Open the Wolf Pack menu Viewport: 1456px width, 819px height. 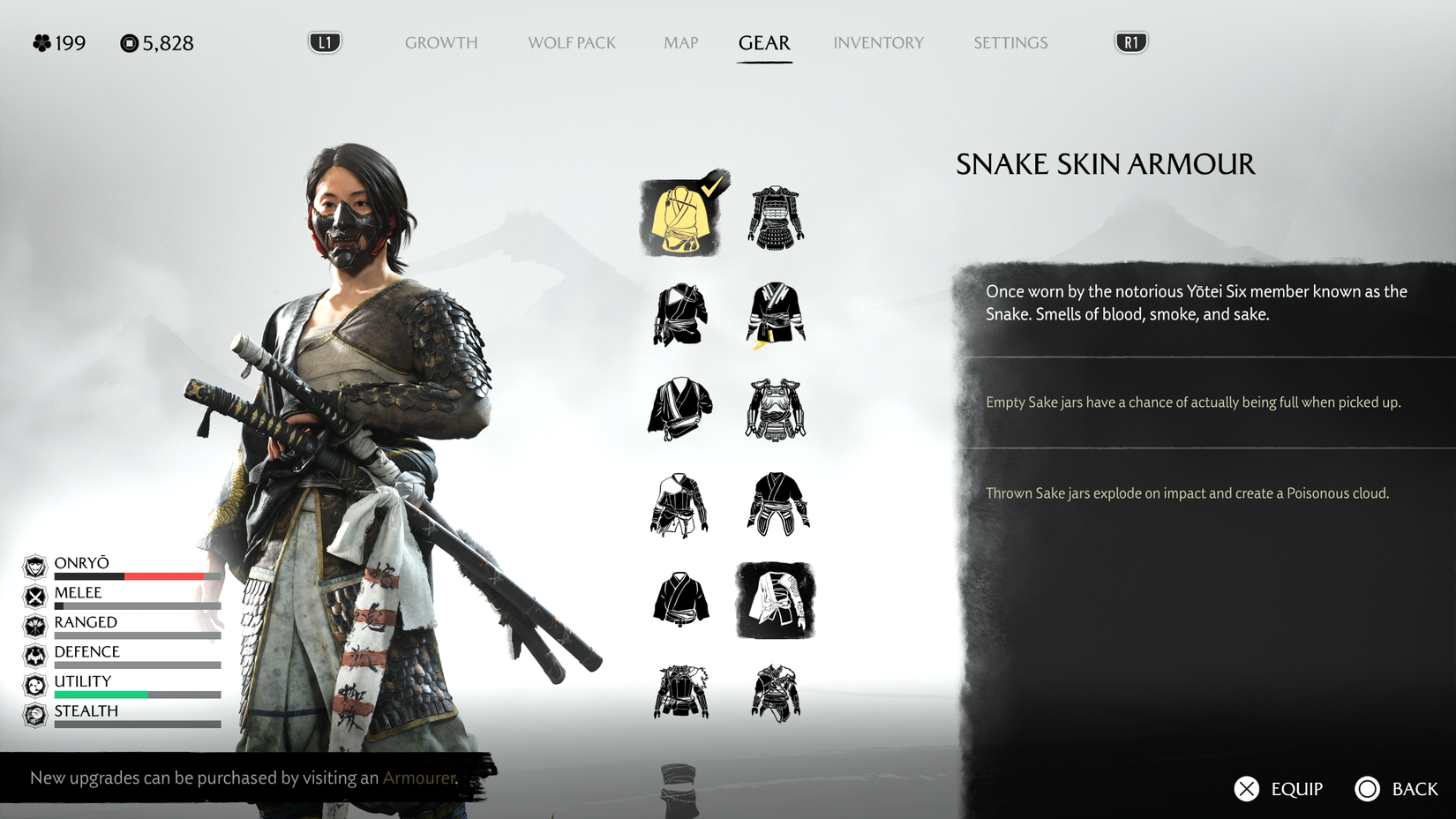[571, 42]
